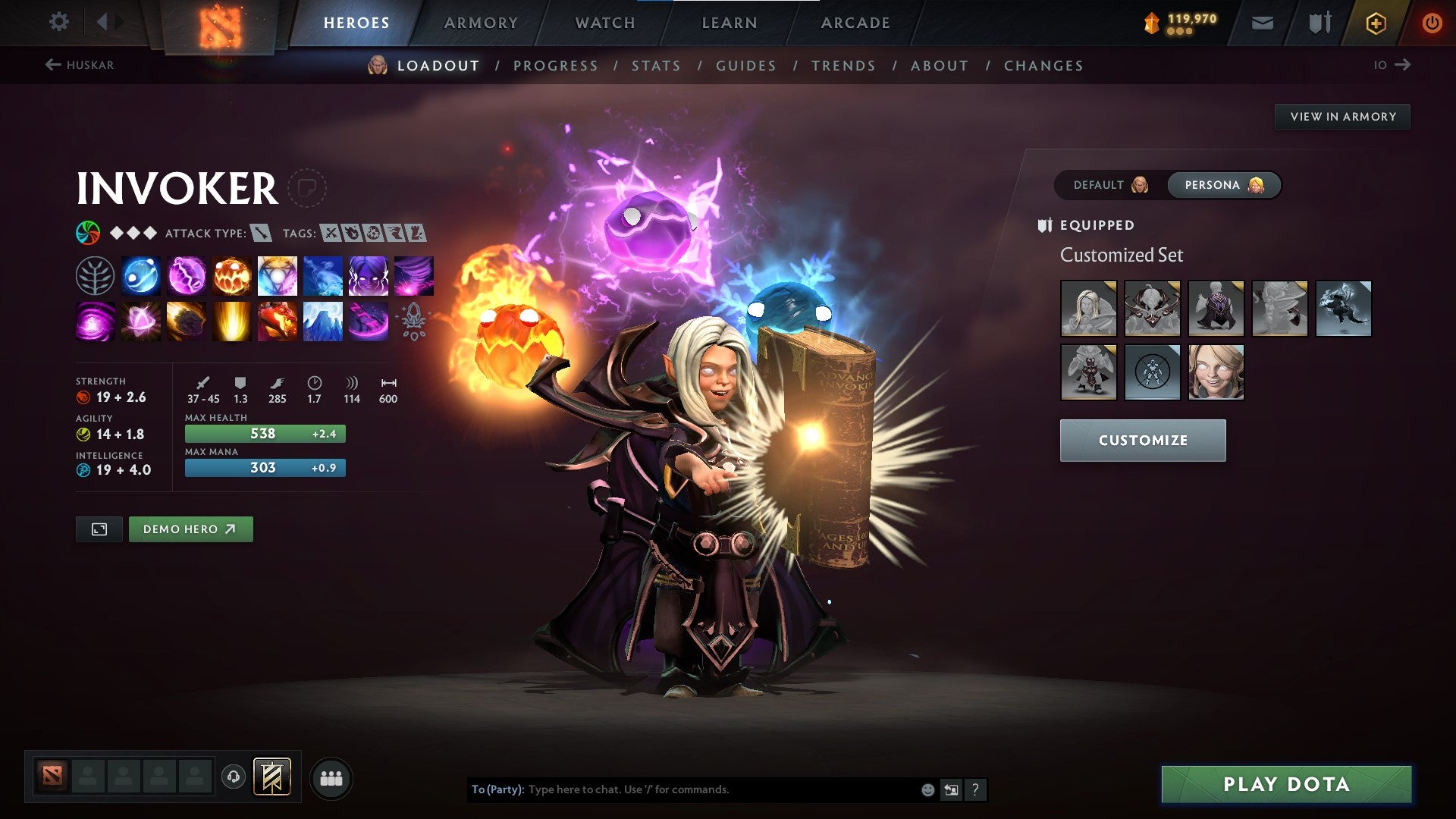Image resolution: width=1456 pixels, height=819 pixels.
Task: Open the settings gear in top left
Action: point(58,22)
